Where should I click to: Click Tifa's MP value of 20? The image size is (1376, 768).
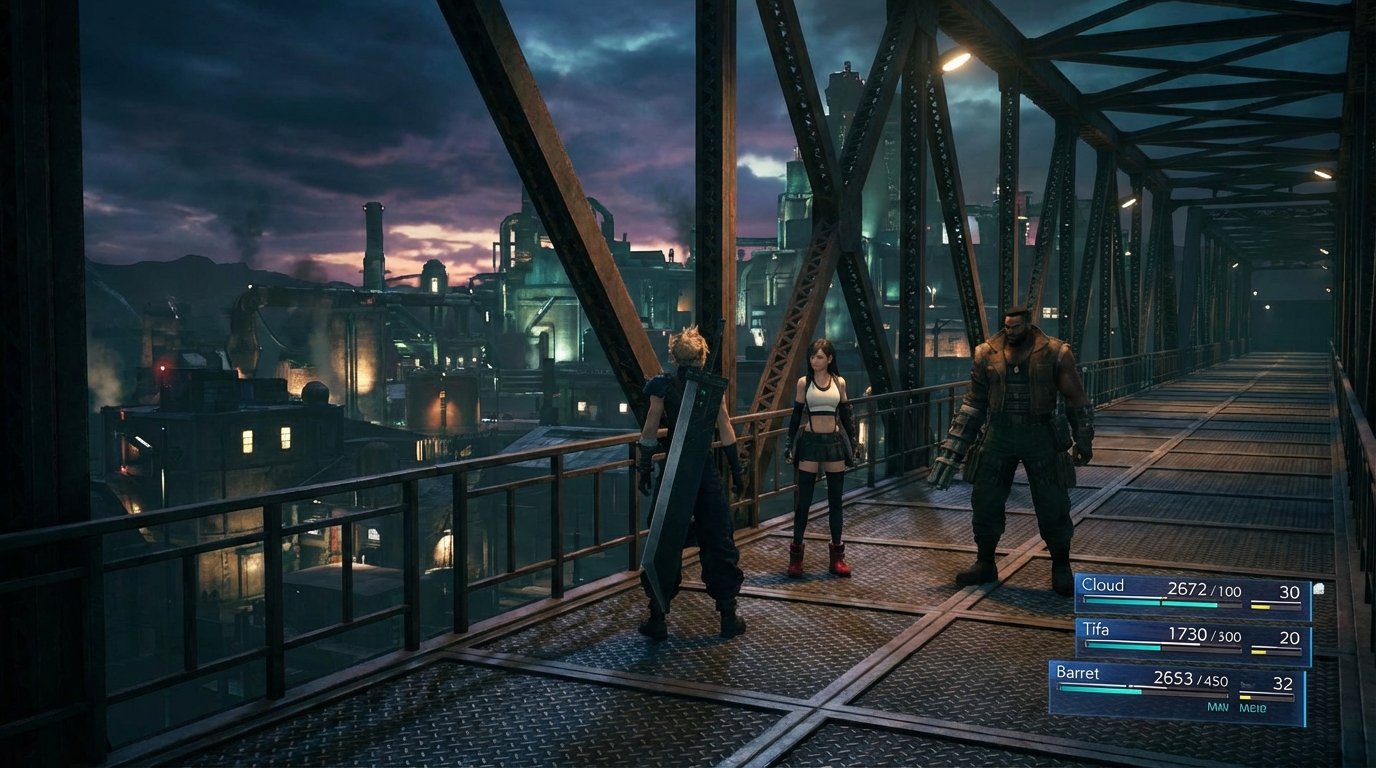[x=1289, y=637]
